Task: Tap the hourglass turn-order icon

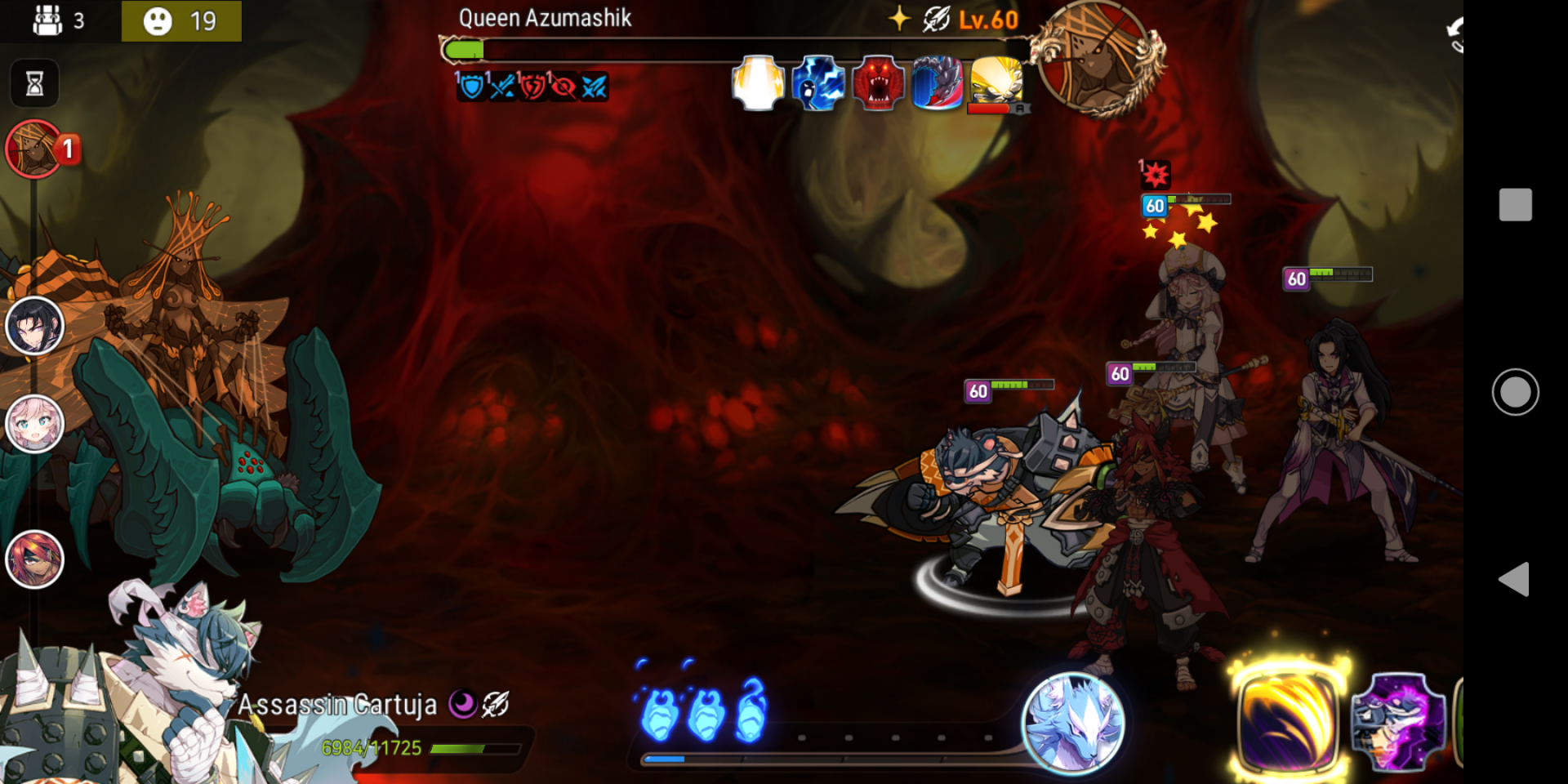Action: (x=34, y=83)
